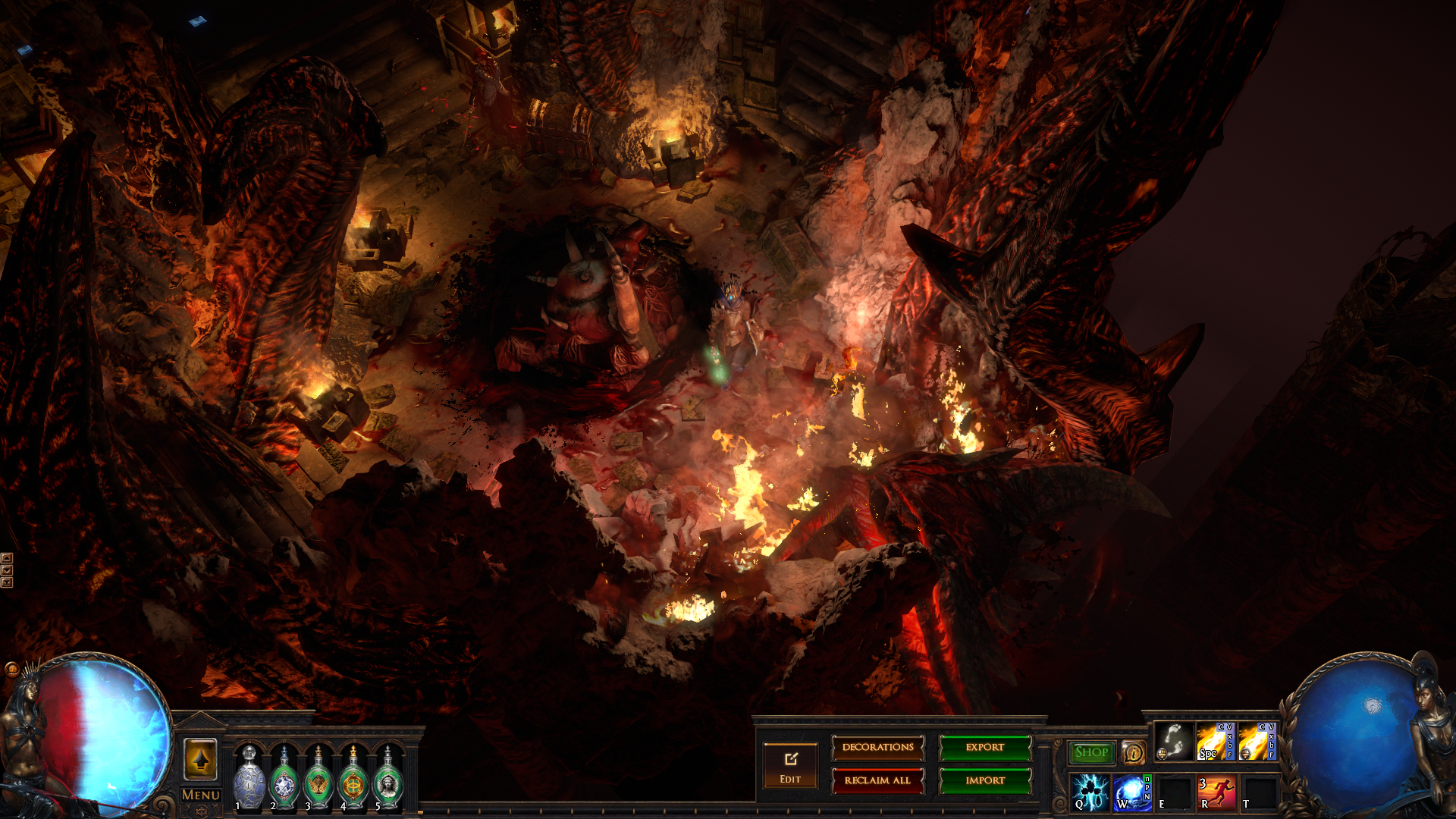Image resolution: width=1456 pixels, height=819 pixels.
Task: Click the red Reclaim All button
Action: [877, 780]
